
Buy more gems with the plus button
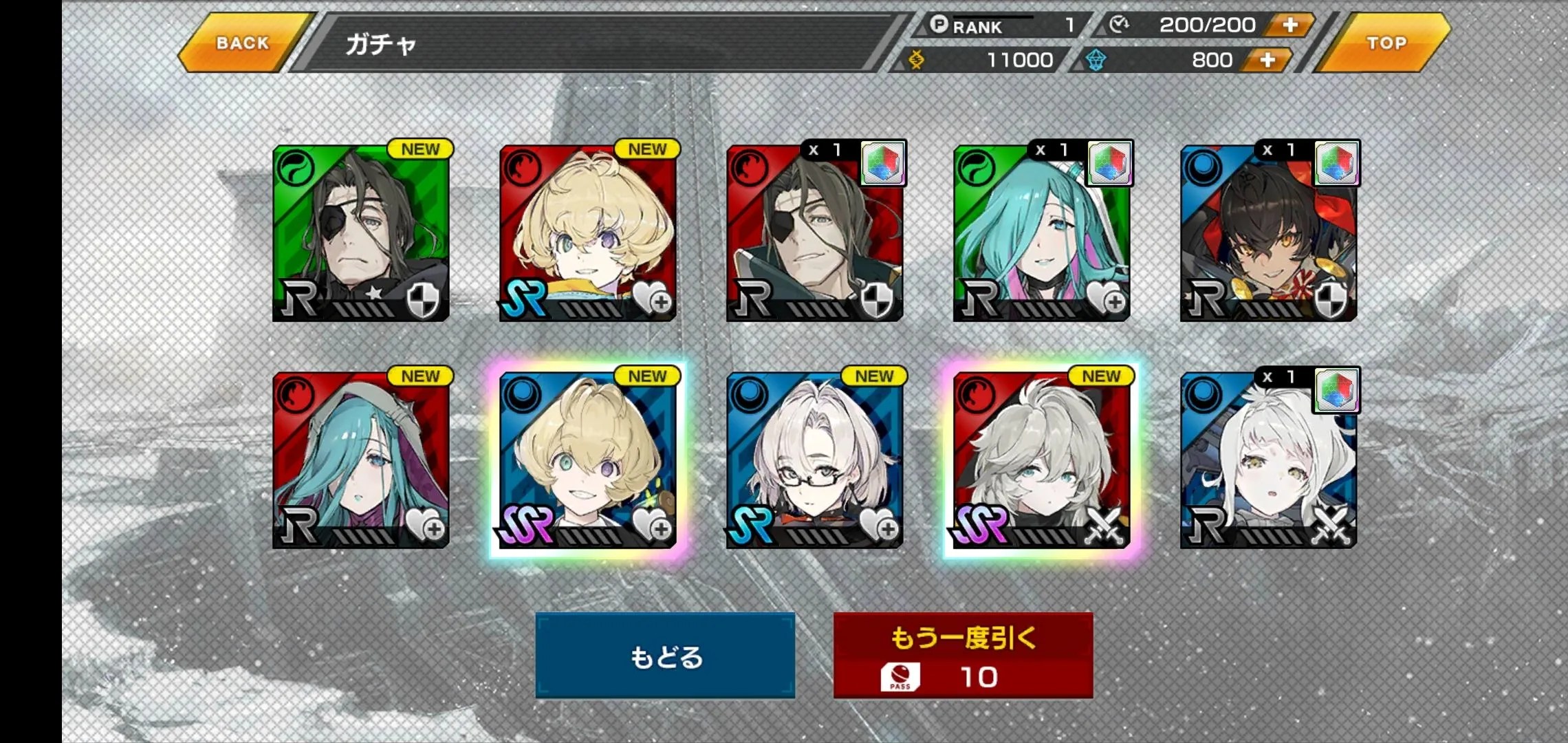pyautogui.click(x=1267, y=61)
